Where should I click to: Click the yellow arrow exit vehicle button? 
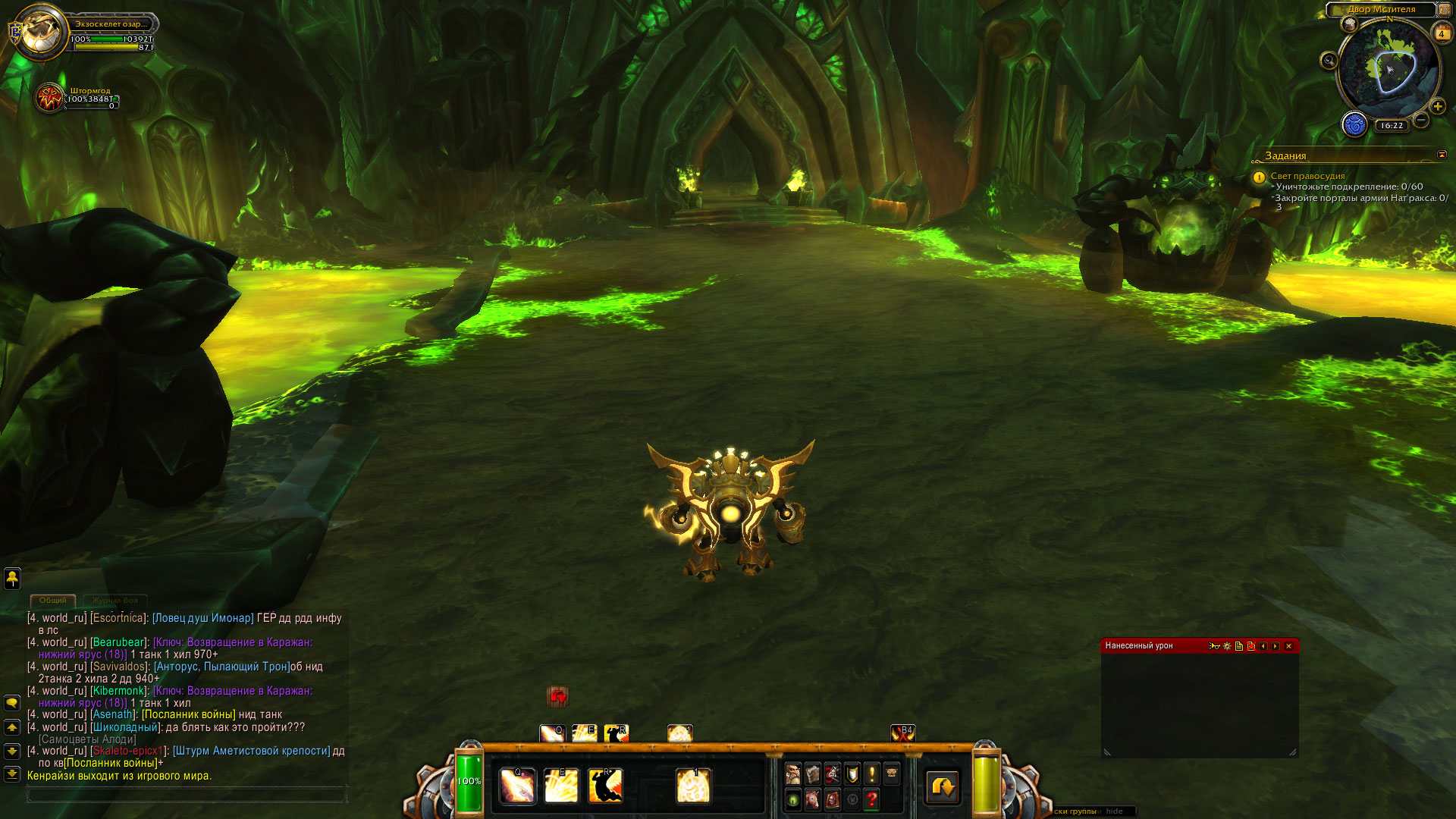tap(943, 786)
